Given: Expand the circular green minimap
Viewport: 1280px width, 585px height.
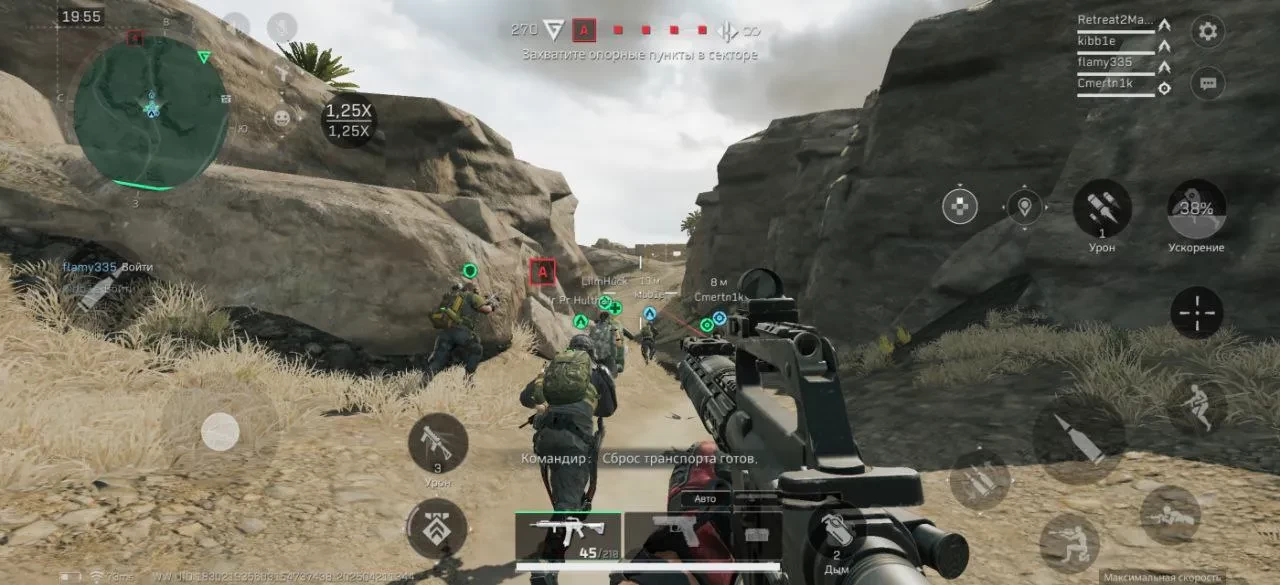Looking at the screenshot, I should [151, 110].
